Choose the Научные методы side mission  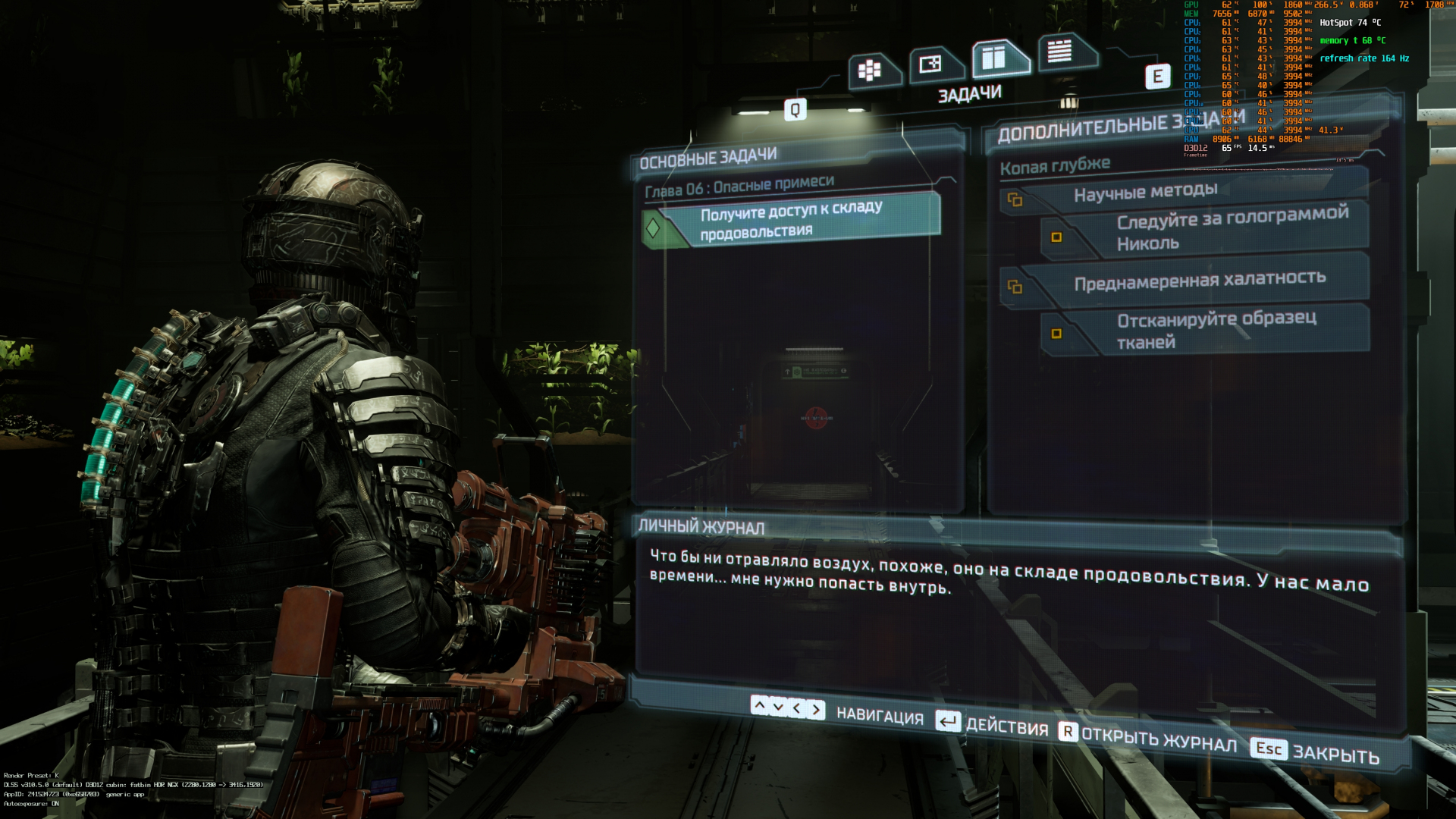coord(1145,193)
